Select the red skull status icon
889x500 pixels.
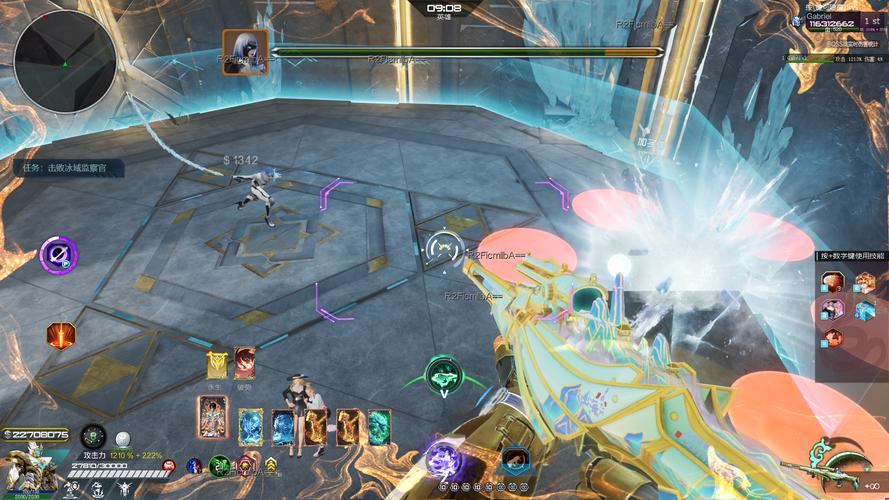click(x=169, y=466)
